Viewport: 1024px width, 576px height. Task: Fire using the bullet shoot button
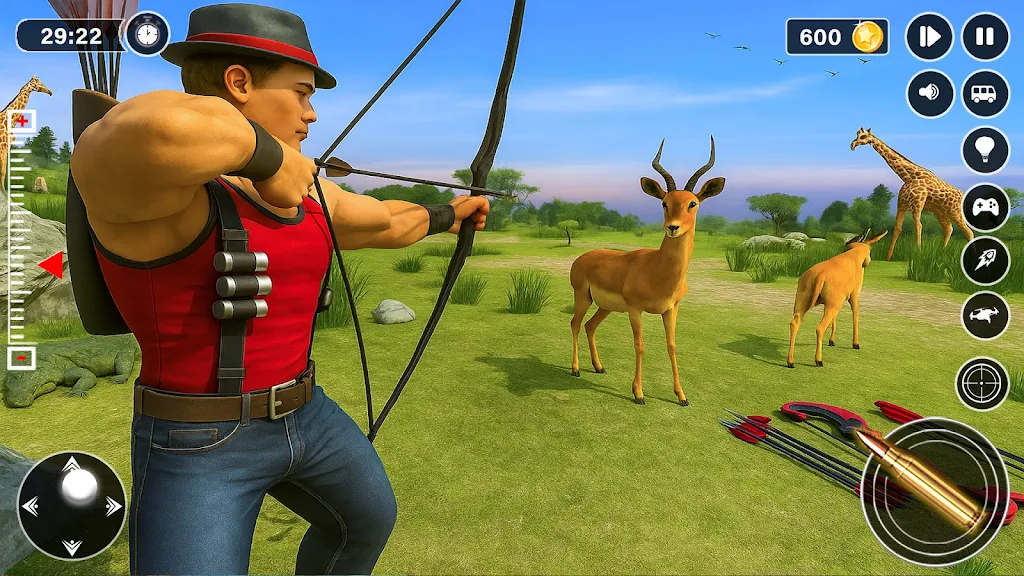935,492
